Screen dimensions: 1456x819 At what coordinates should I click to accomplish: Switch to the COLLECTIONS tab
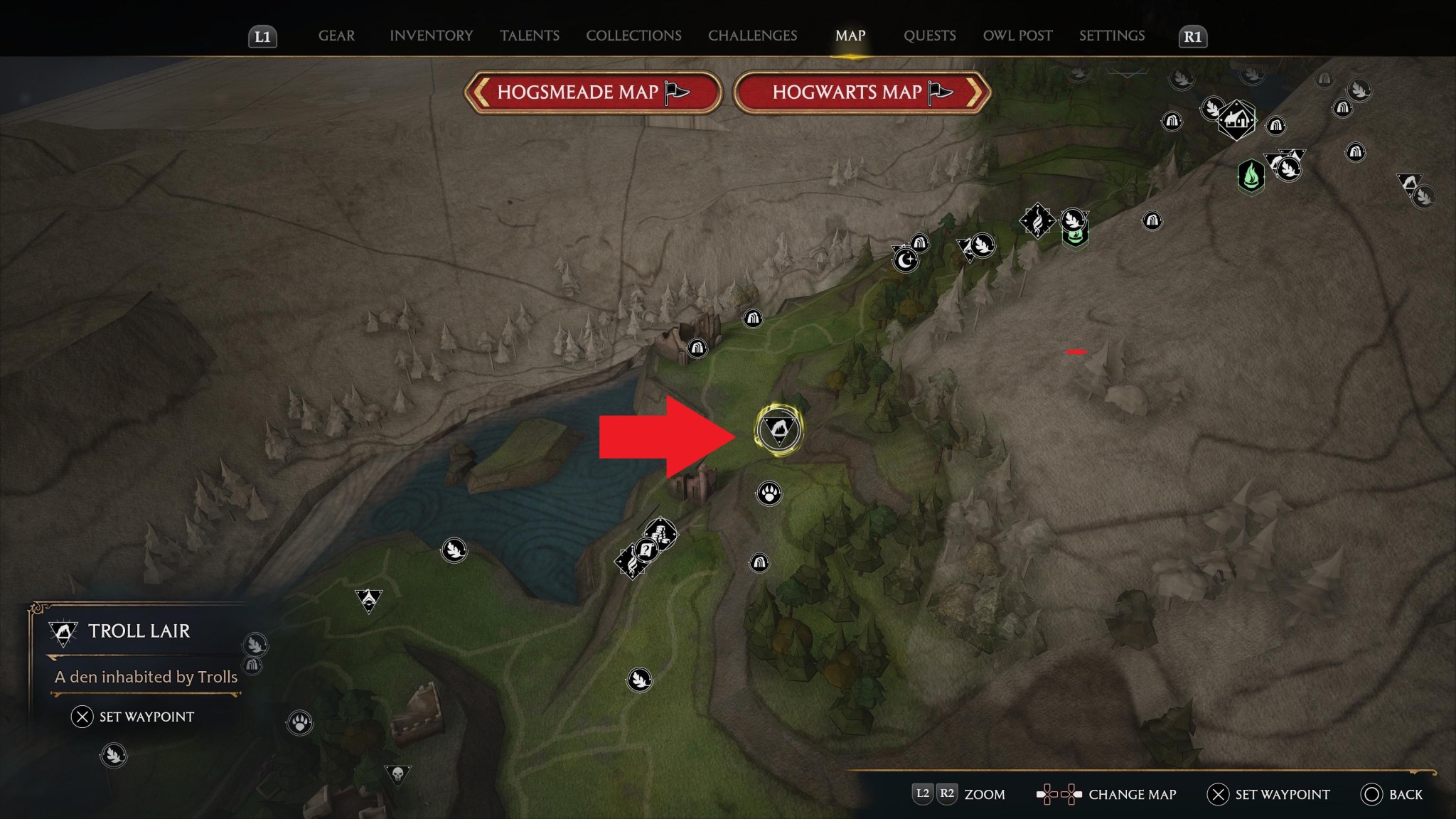633,36
